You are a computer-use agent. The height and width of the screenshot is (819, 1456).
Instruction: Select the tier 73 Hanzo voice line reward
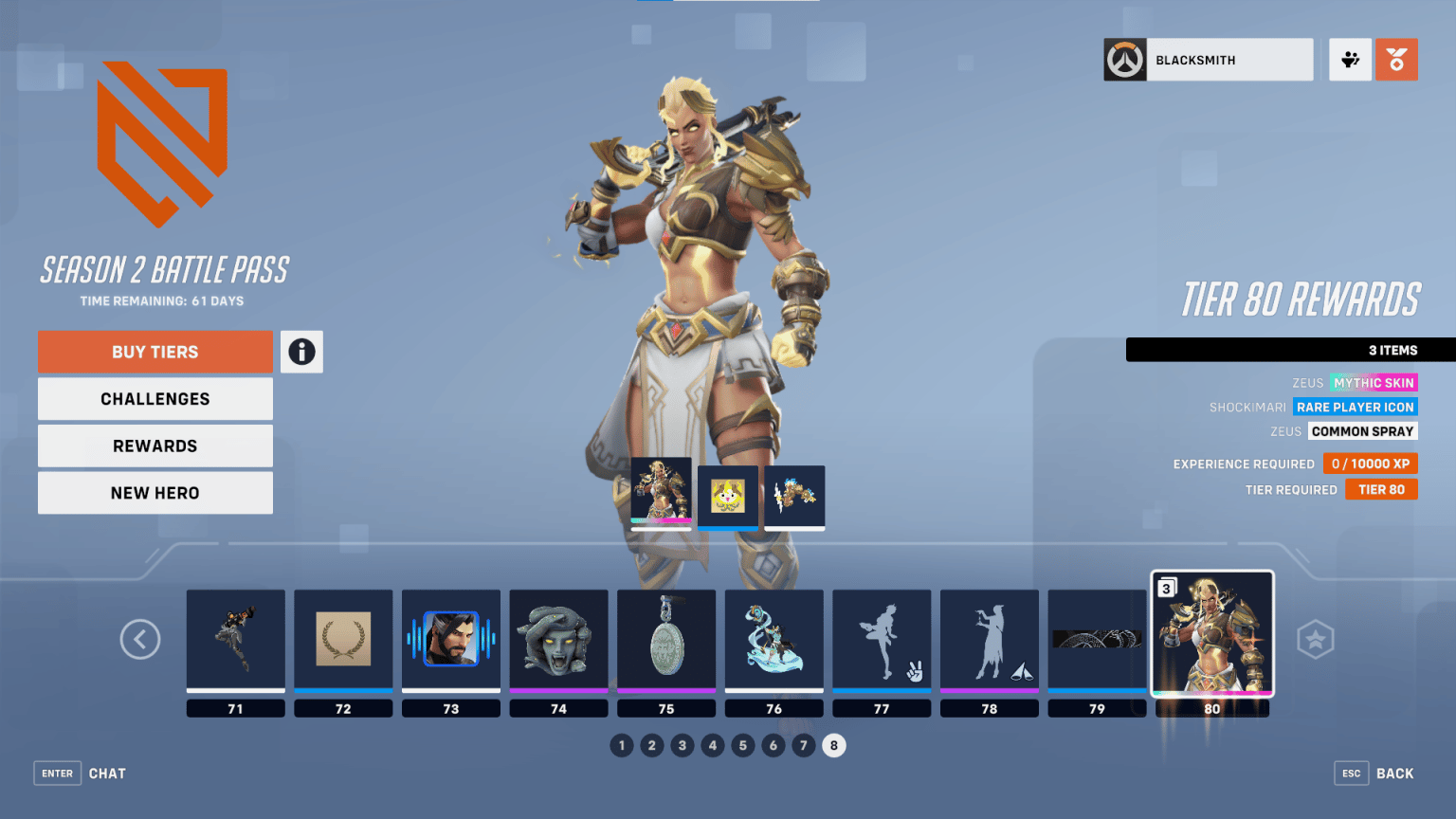(x=451, y=637)
